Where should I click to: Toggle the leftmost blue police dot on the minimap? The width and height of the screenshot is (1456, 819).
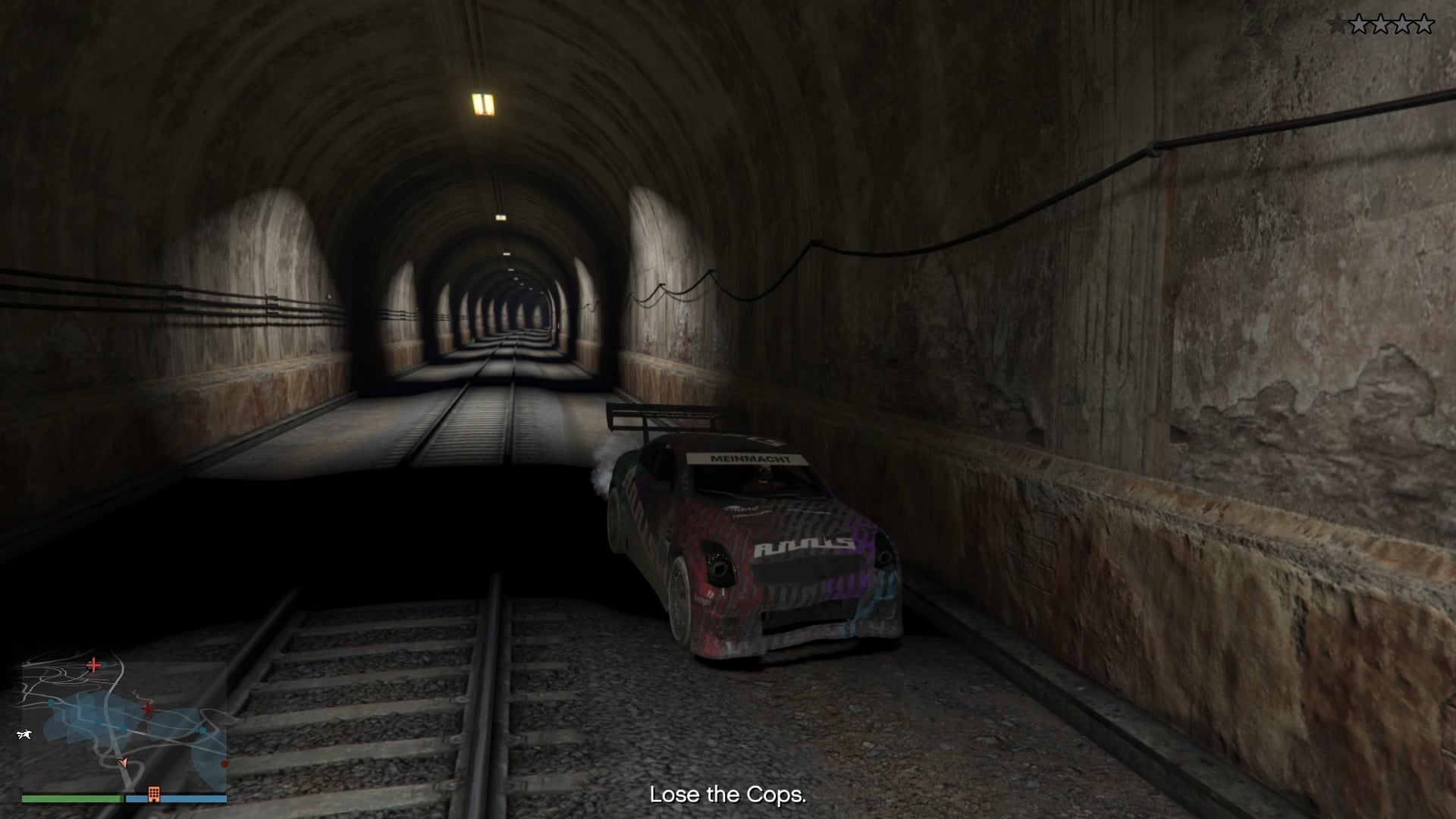50,702
